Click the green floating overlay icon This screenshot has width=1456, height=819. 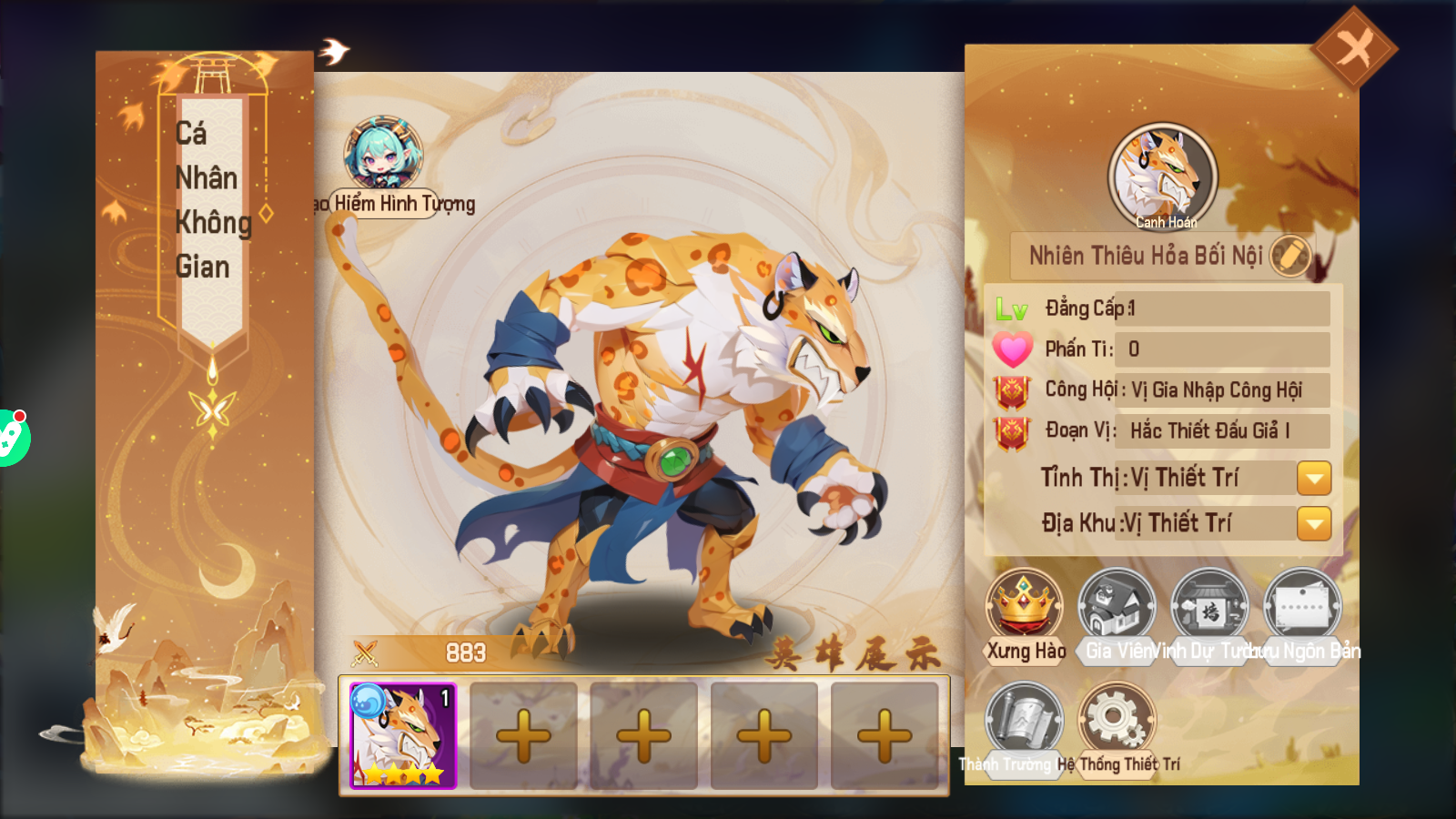pos(11,438)
